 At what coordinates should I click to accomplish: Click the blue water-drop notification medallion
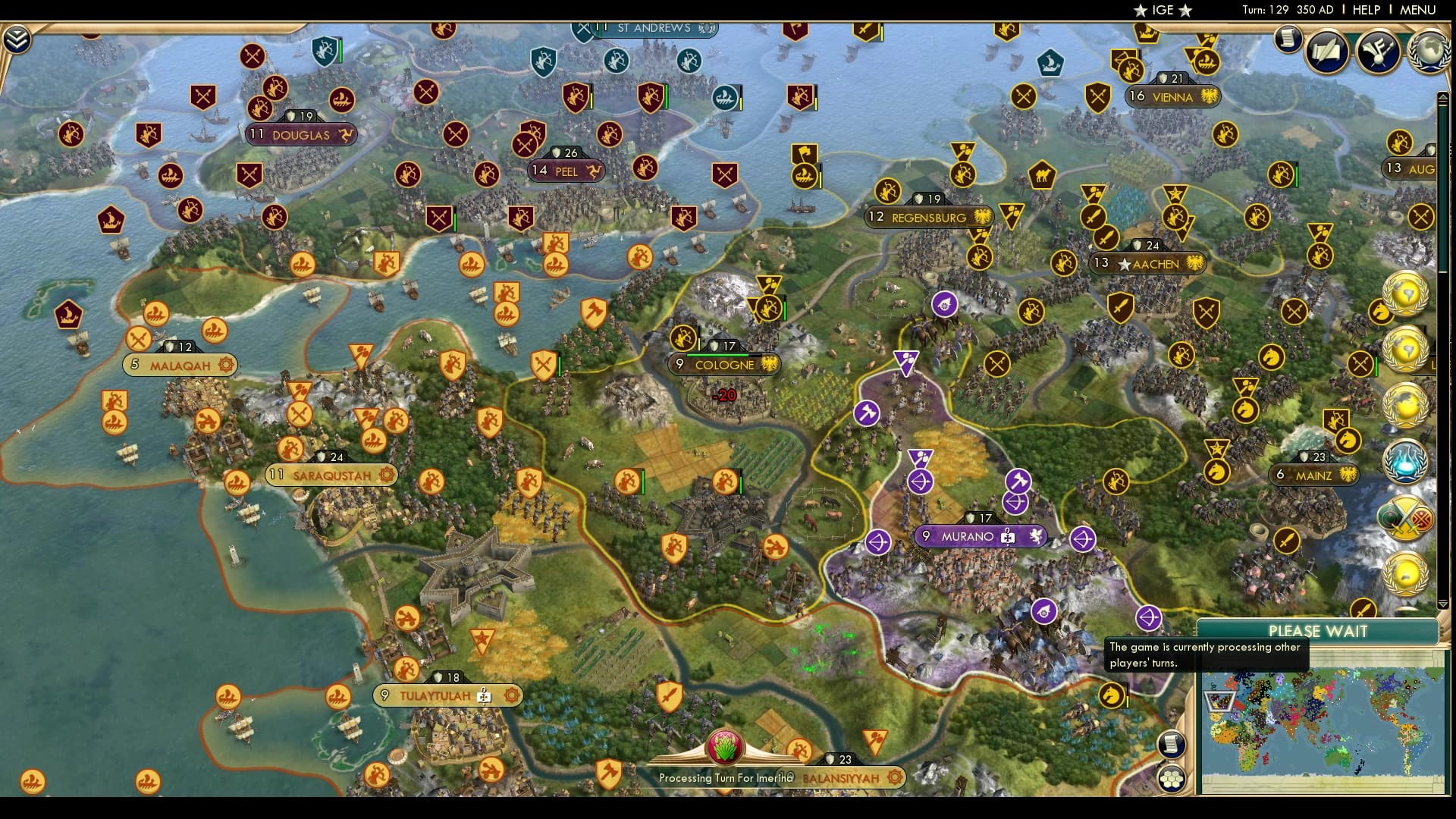pos(1404,460)
